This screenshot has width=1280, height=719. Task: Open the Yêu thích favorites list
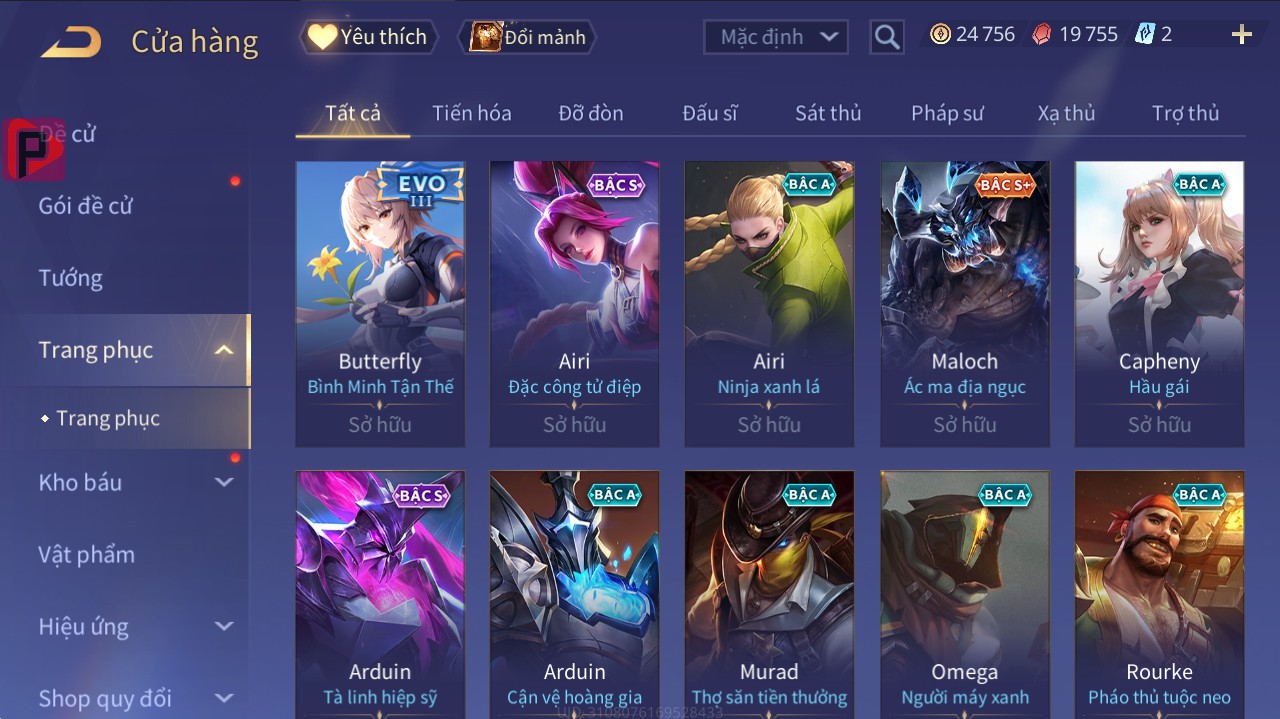(x=367, y=37)
